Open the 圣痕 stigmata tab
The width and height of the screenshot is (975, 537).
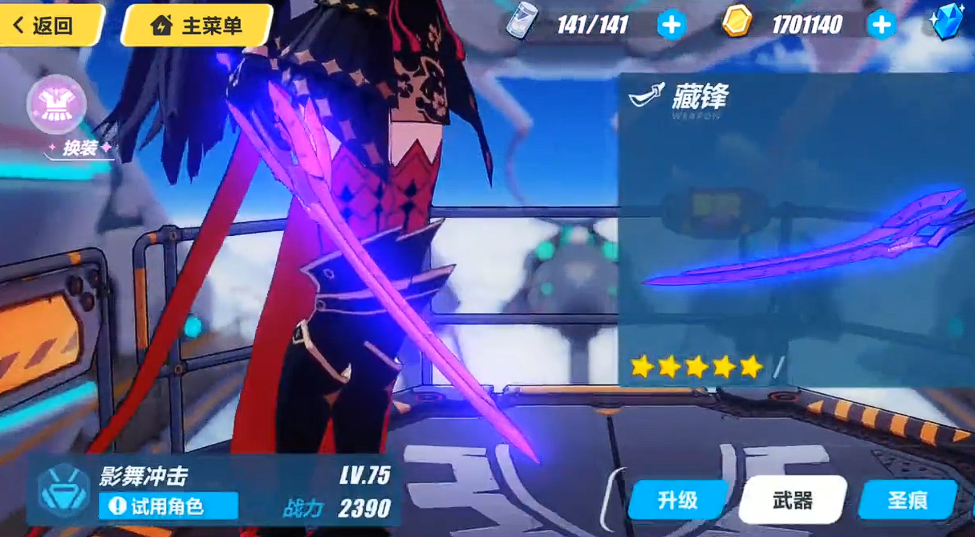pos(907,500)
